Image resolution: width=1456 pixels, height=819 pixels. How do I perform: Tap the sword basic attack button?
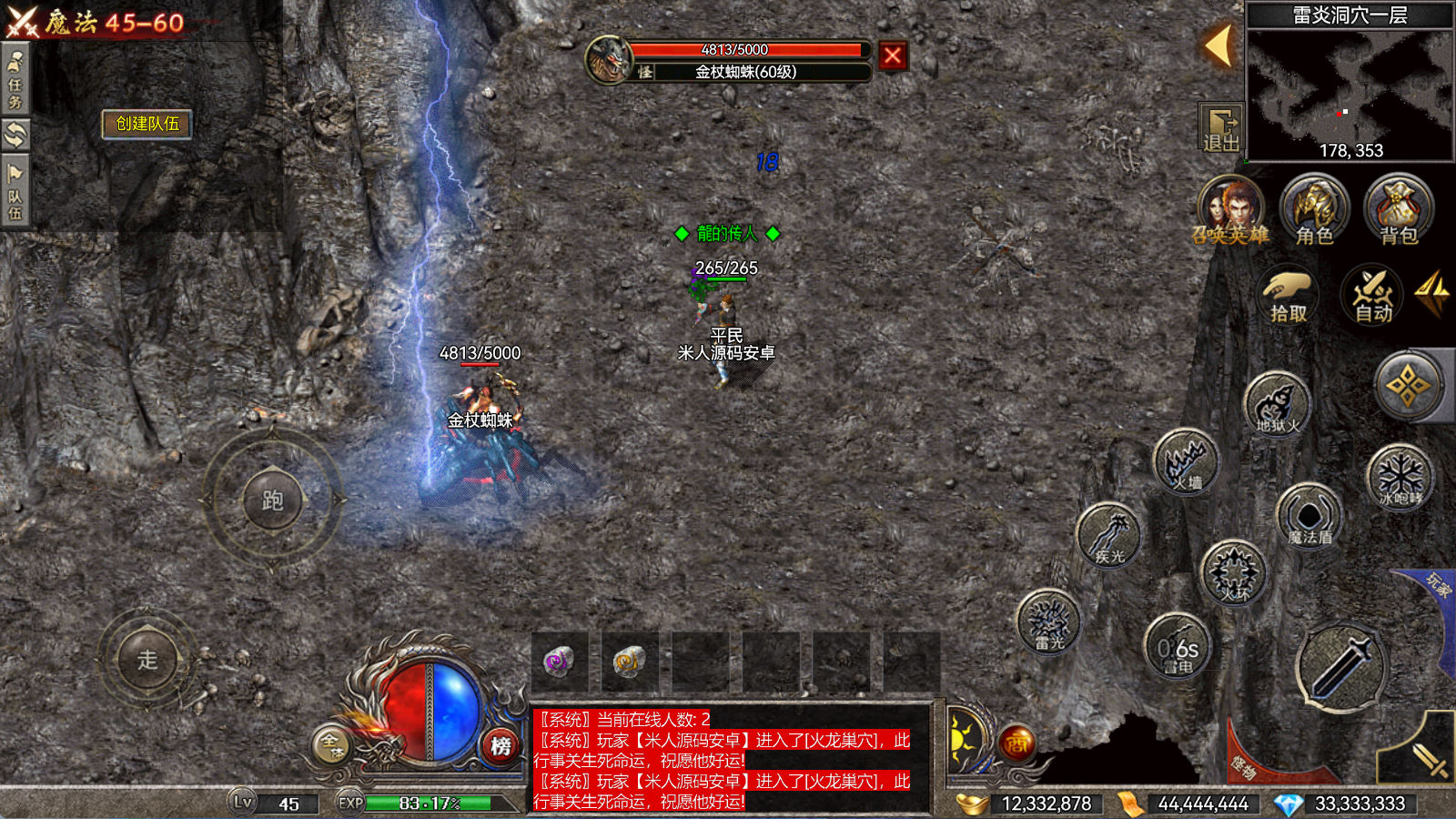tap(1340, 667)
